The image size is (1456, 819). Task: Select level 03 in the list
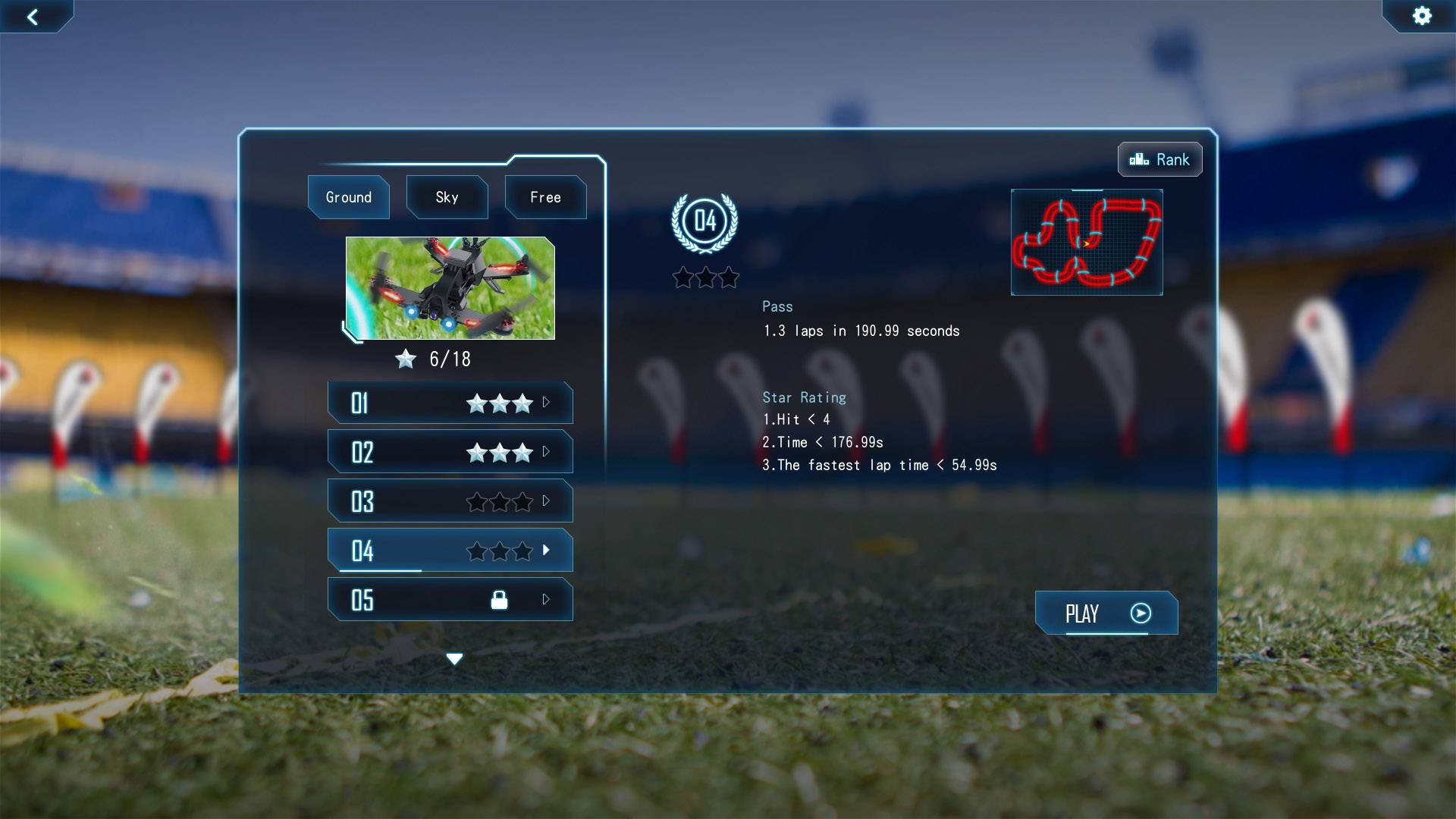450,501
